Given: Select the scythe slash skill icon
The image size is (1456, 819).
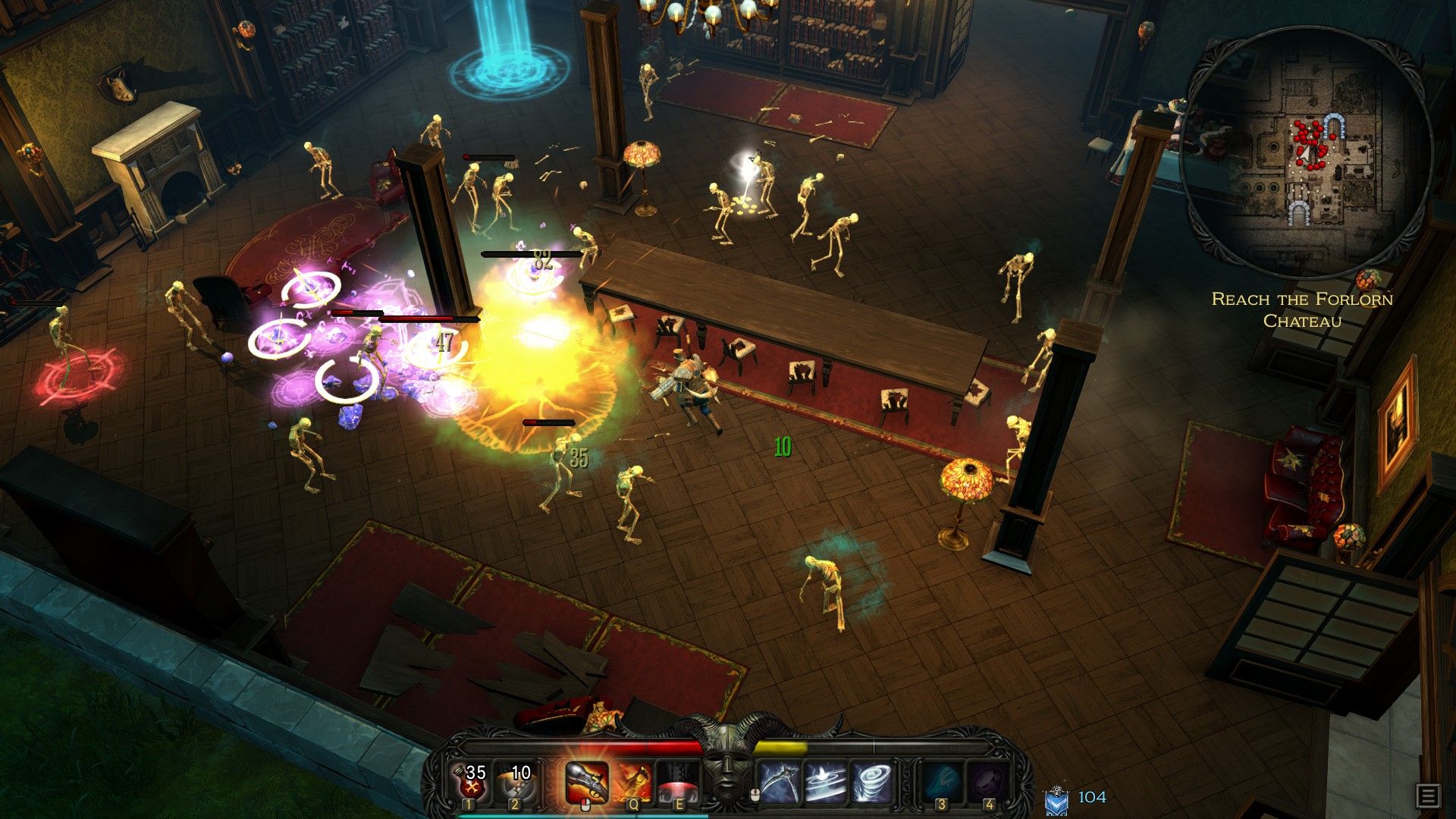Looking at the screenshot, I should click(781, 782).
